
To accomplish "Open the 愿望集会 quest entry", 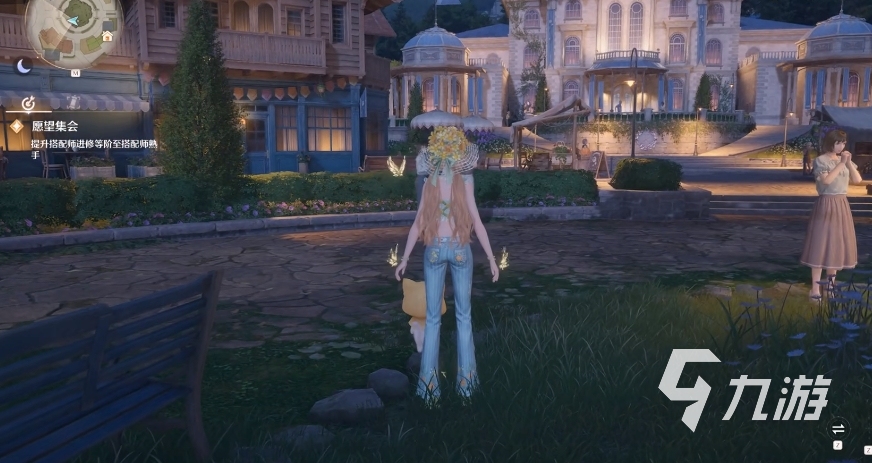I will [54, 127].
